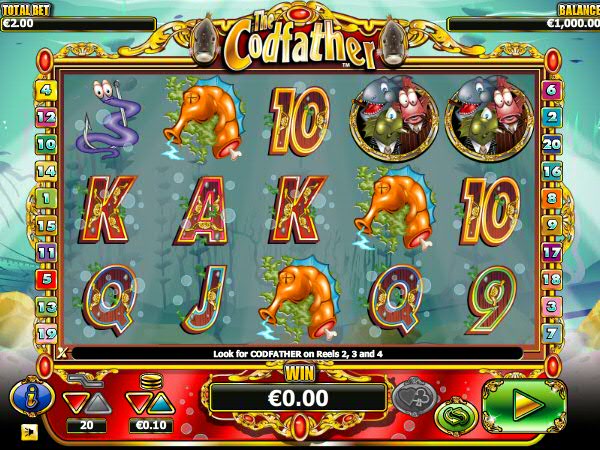Spin the reels with the green play button
The width and height of the screenshot is (600, 450).
click(524, 405)
